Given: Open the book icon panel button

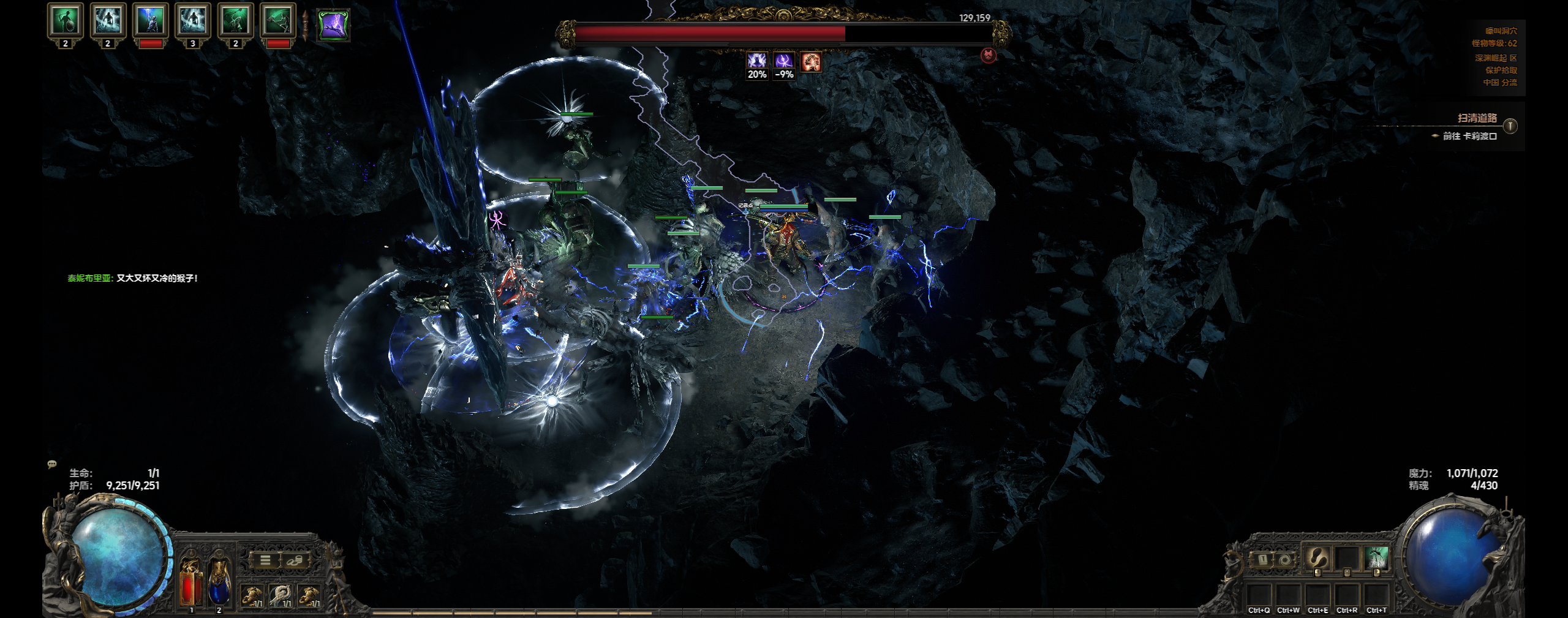Looking at the screenshot, I should tap(1262, 559).
